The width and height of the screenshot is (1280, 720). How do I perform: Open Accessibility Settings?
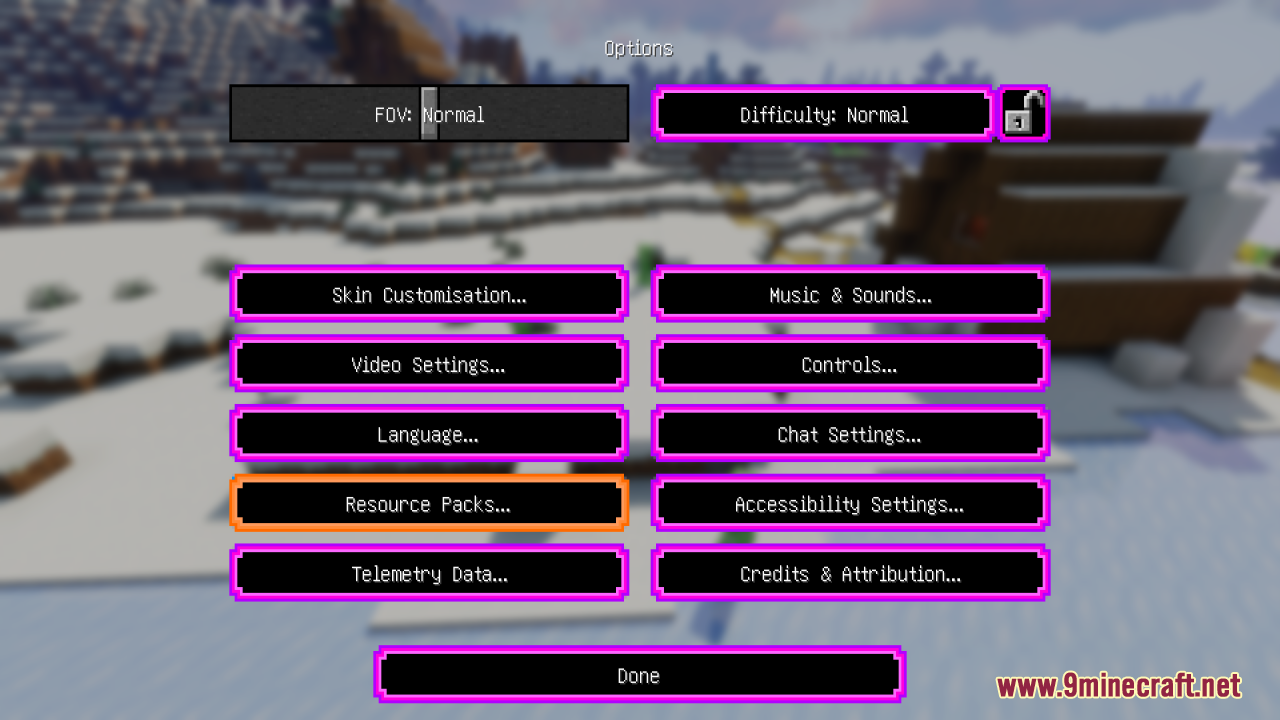pyautogui.click(x=849, y=504)
